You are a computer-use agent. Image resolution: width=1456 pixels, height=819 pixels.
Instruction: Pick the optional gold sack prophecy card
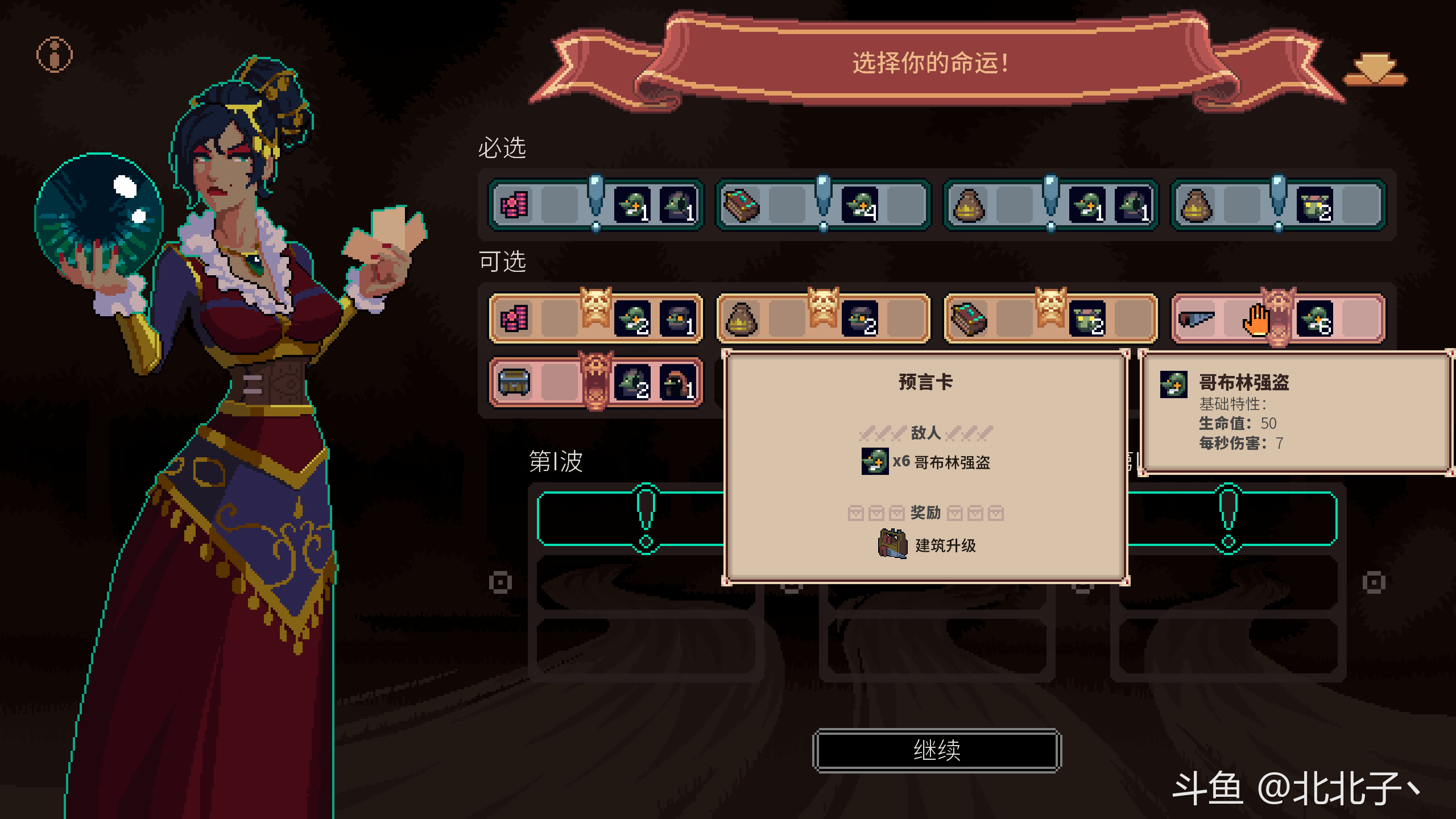tap(823, 319)
